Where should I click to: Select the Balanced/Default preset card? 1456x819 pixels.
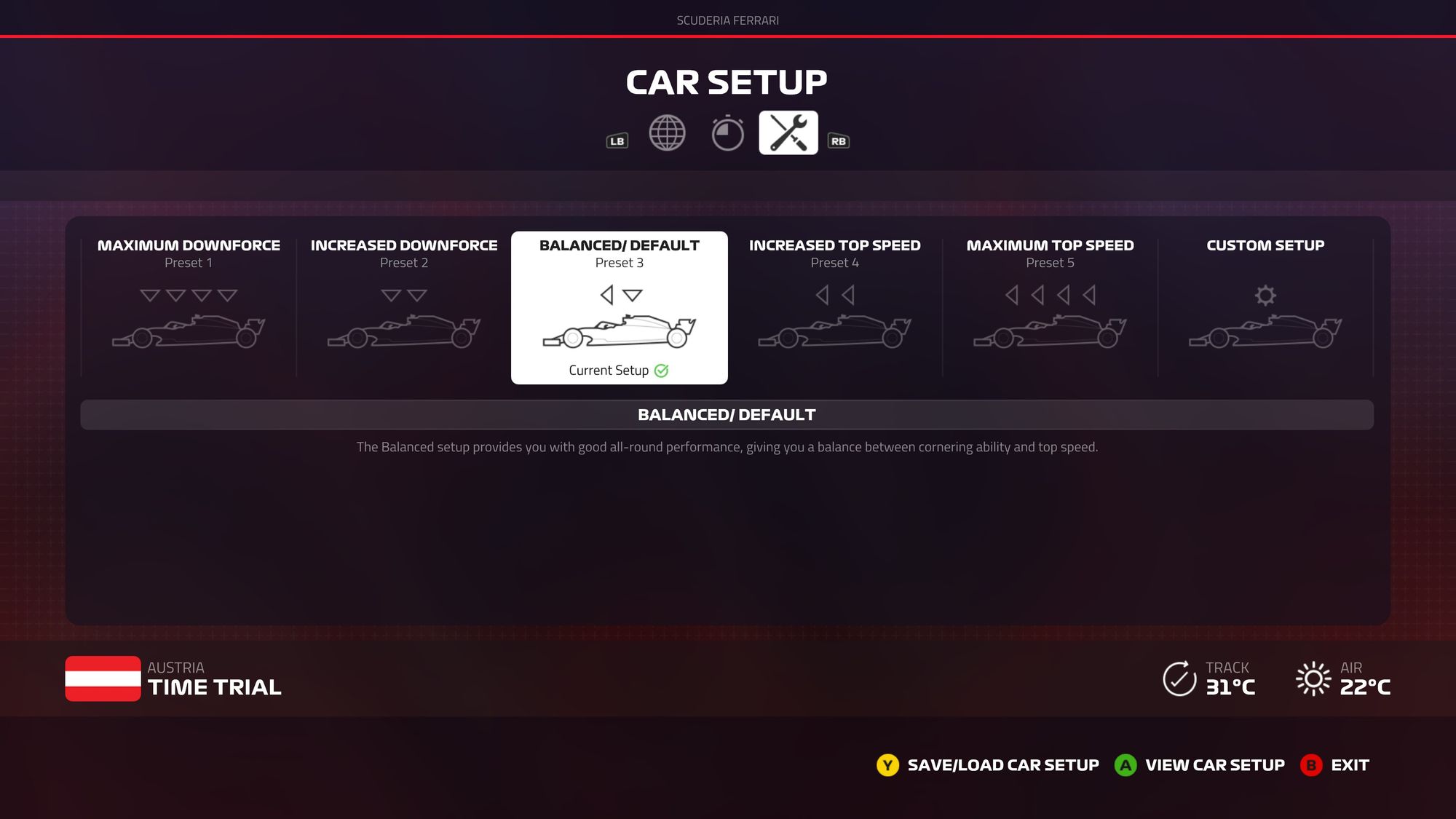pyautogui.click(x=619, y=306)
